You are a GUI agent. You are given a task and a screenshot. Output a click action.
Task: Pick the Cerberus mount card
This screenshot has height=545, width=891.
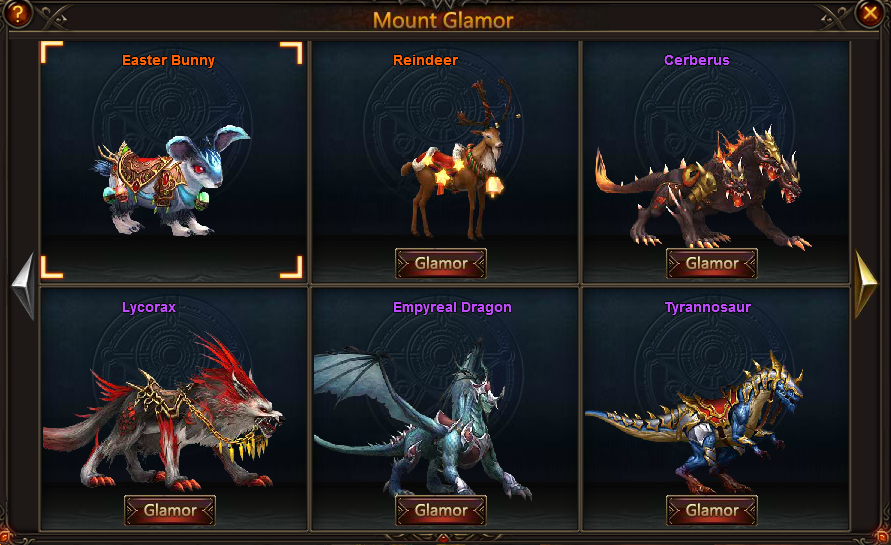click(712, 150)
